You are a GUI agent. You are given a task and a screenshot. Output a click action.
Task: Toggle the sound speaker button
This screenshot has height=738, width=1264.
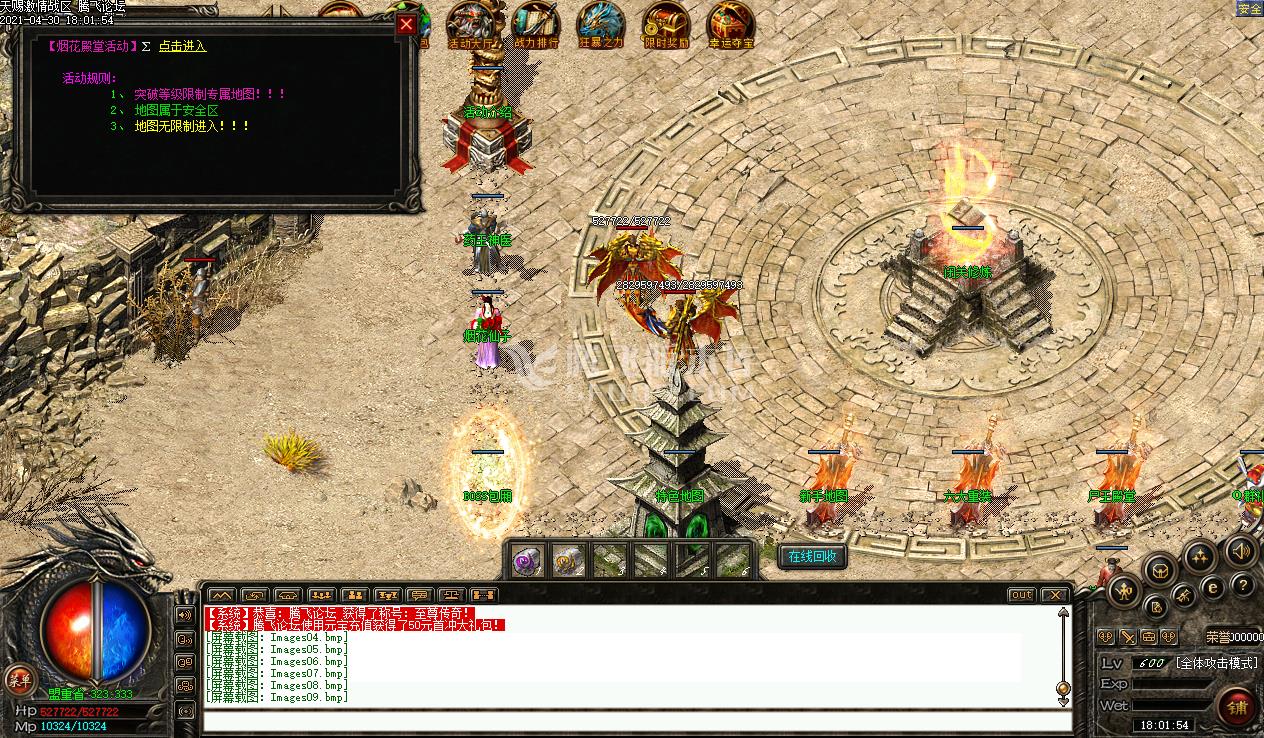click(1241, 550)
